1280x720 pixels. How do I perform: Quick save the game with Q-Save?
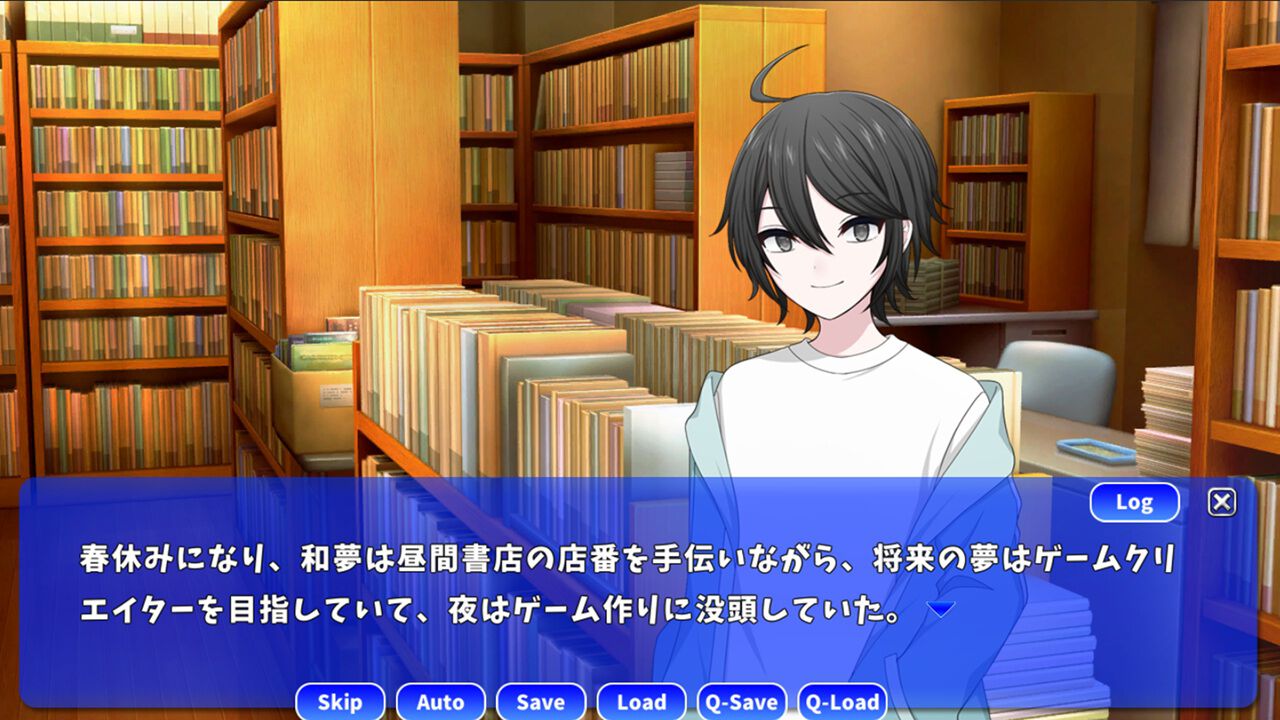click(x=743, y=702)
